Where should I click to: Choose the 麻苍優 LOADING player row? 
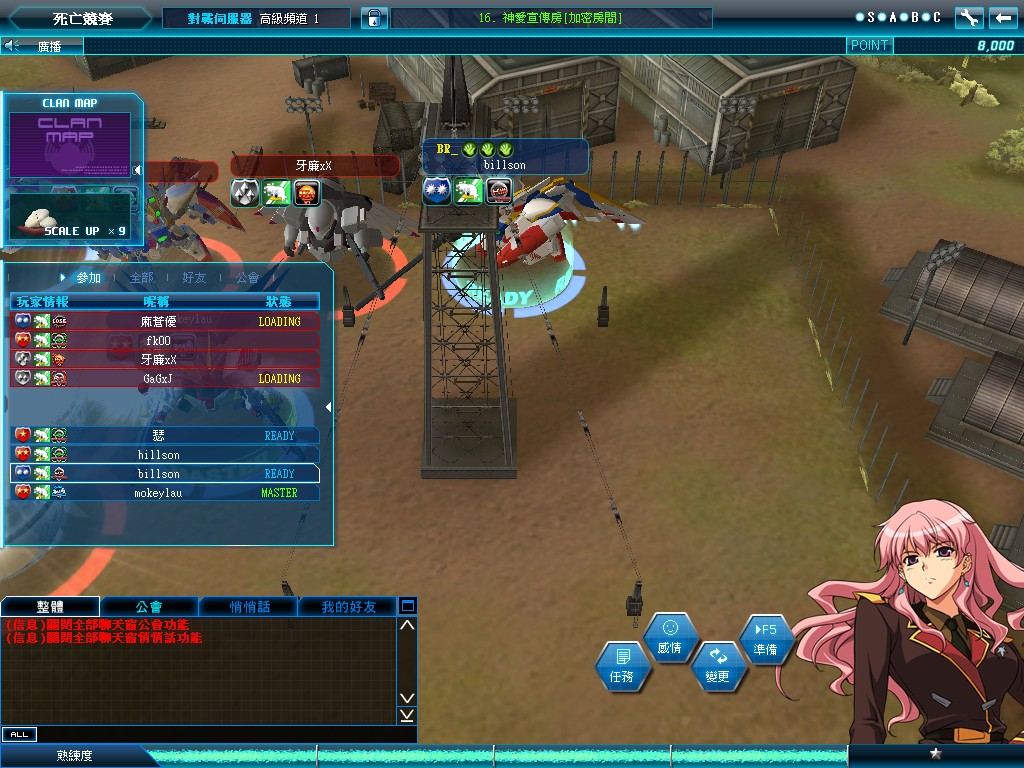pyautogui.click(x=165, y=322)
